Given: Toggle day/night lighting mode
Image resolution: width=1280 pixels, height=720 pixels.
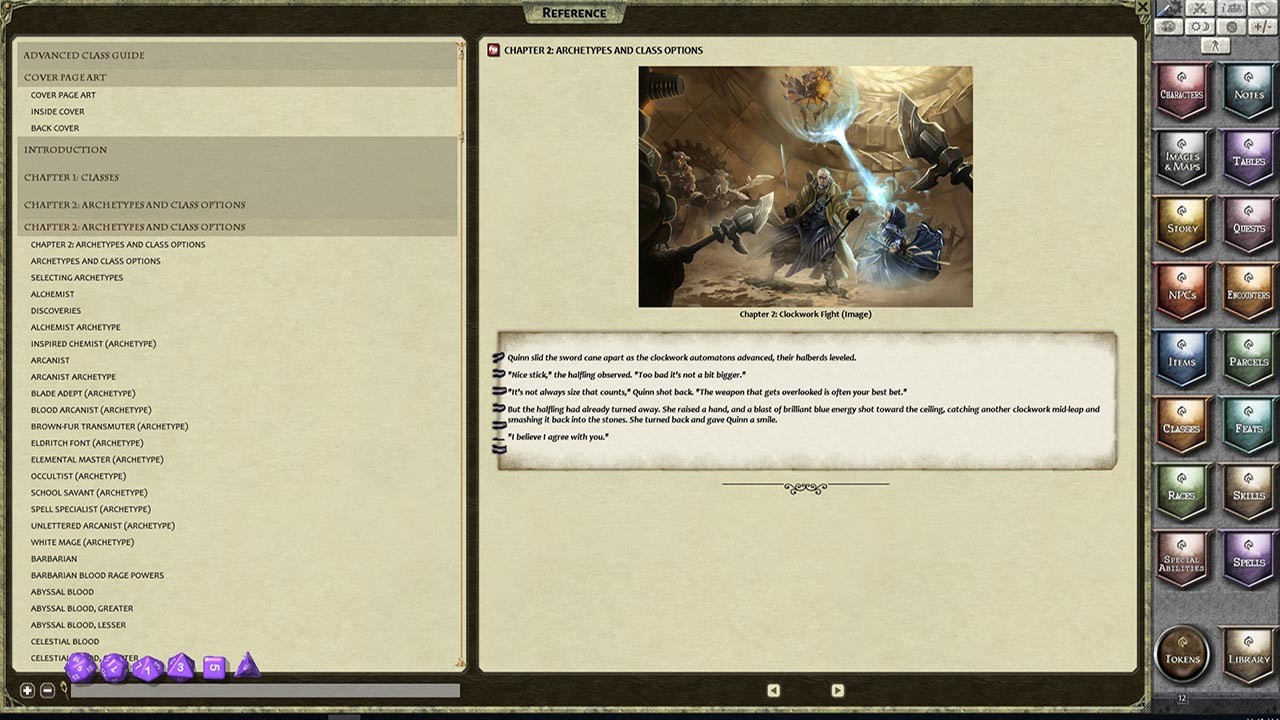Looking at the screenshot, I should (1199, 27).
